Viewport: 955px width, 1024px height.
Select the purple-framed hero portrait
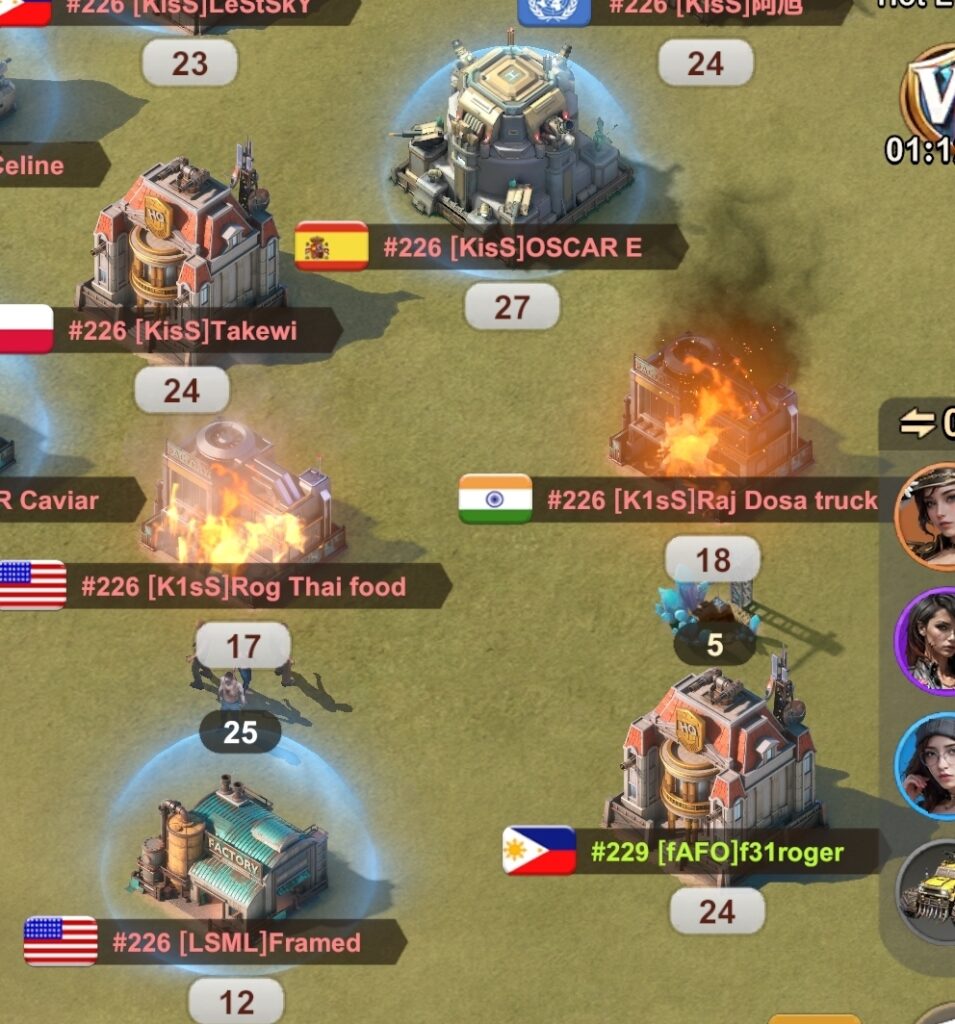click(x=928, y=641)
